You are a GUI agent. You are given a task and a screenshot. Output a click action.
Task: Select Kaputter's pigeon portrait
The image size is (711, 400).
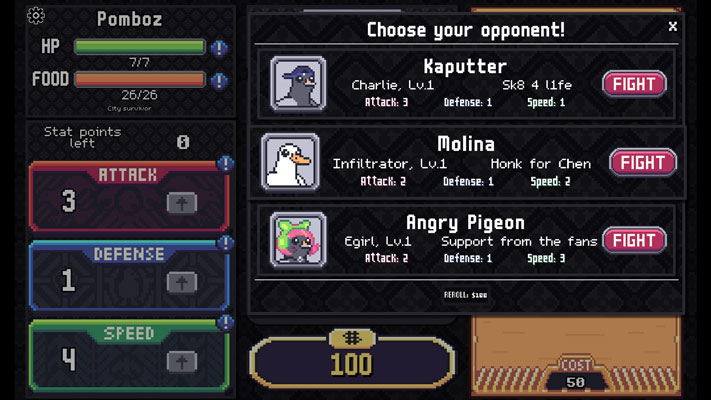click(298, 83)
